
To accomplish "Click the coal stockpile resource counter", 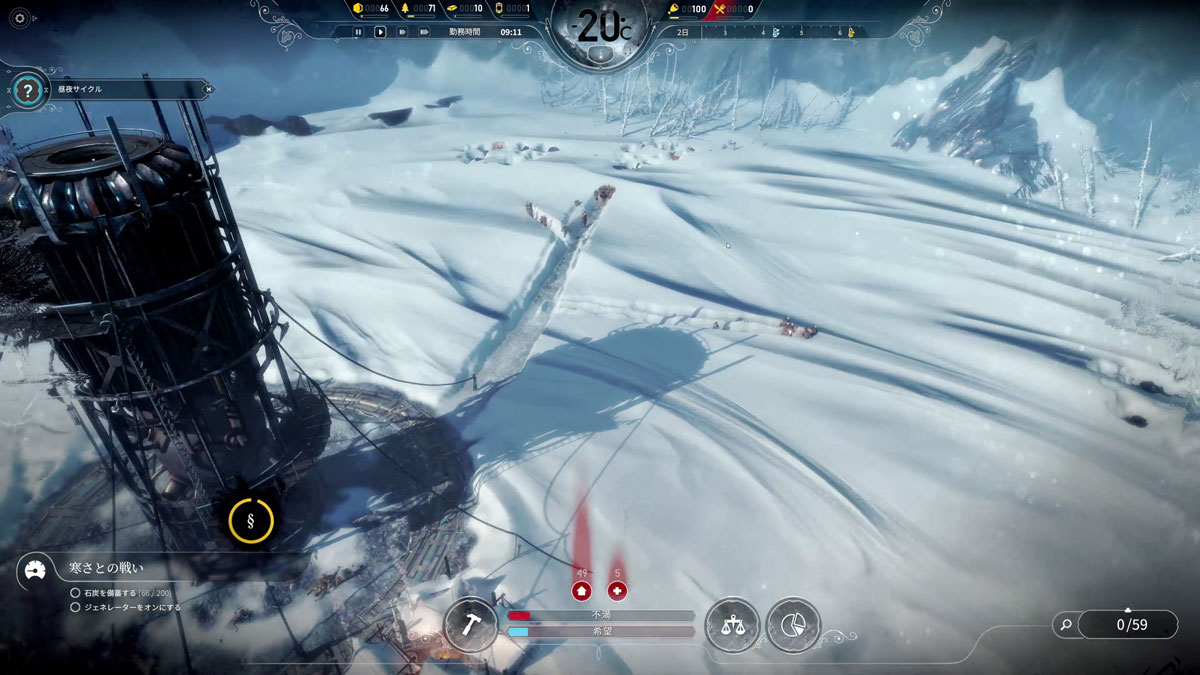I will [x=373, y=9].
